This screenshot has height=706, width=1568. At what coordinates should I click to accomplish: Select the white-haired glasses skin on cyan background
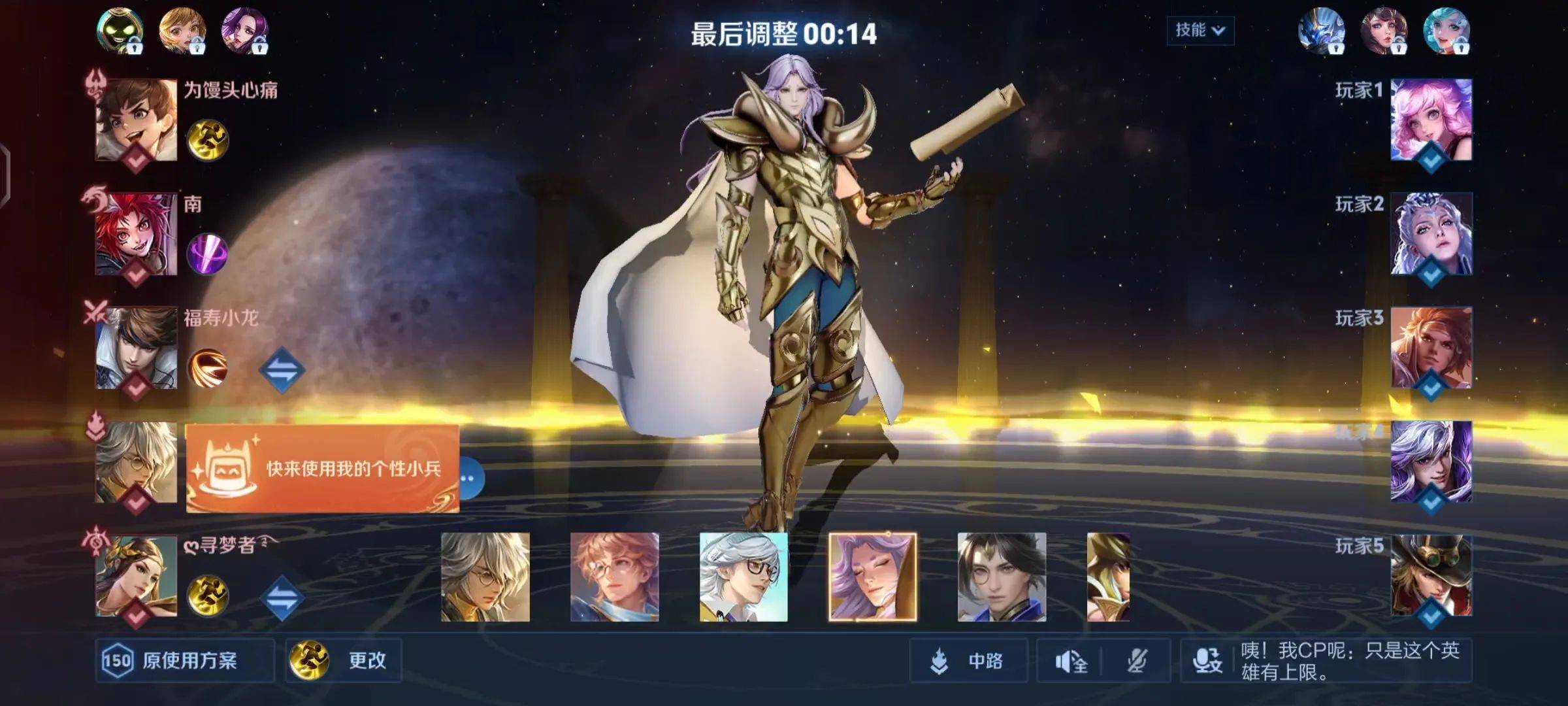743,577
